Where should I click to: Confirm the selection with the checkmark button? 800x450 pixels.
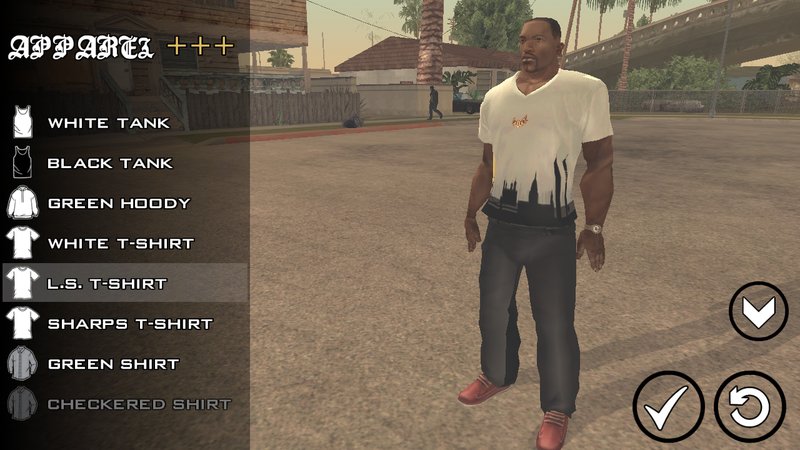point(668,407)
